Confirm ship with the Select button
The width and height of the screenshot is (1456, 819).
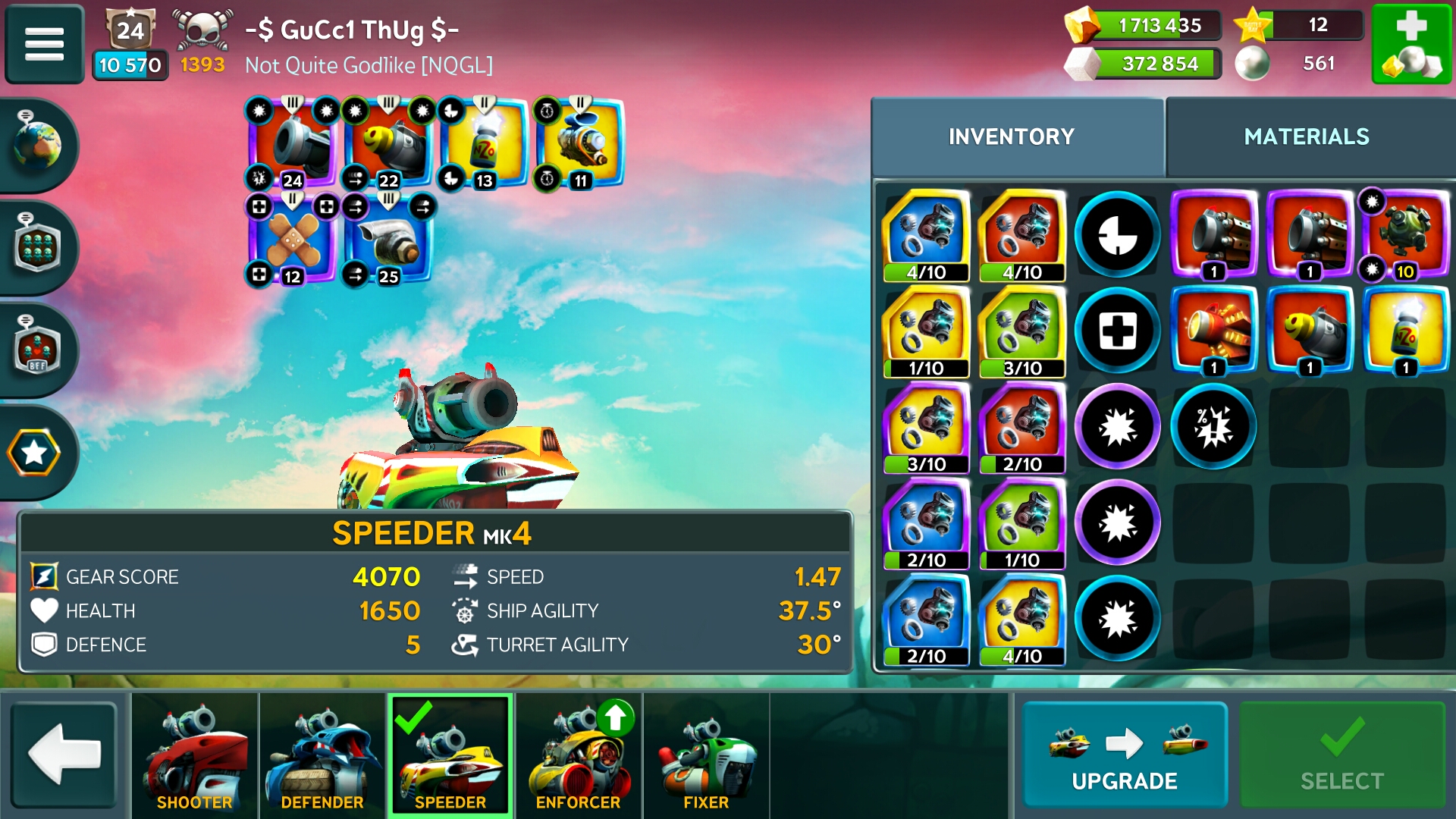click(1341, 755)
